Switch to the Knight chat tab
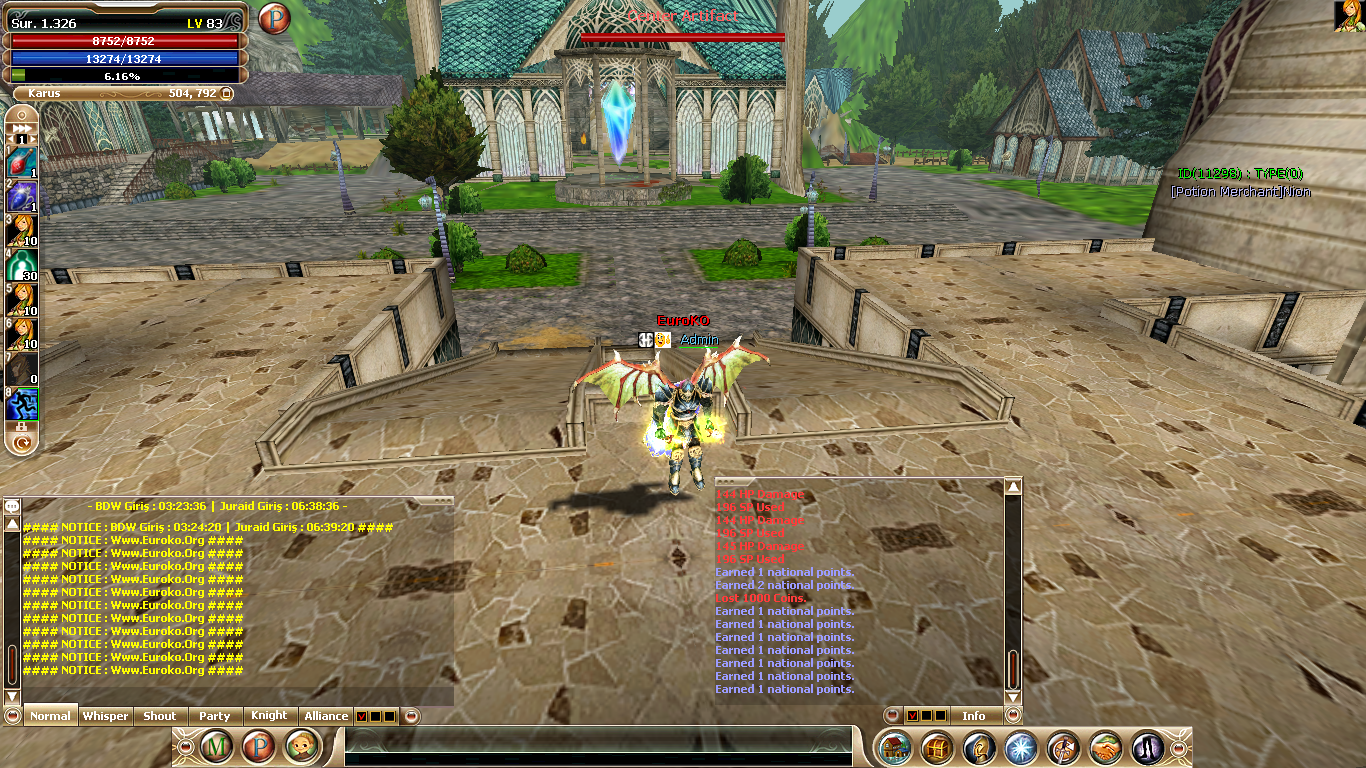Screen dimensions: 1366x768 click(x=269, y=716)
